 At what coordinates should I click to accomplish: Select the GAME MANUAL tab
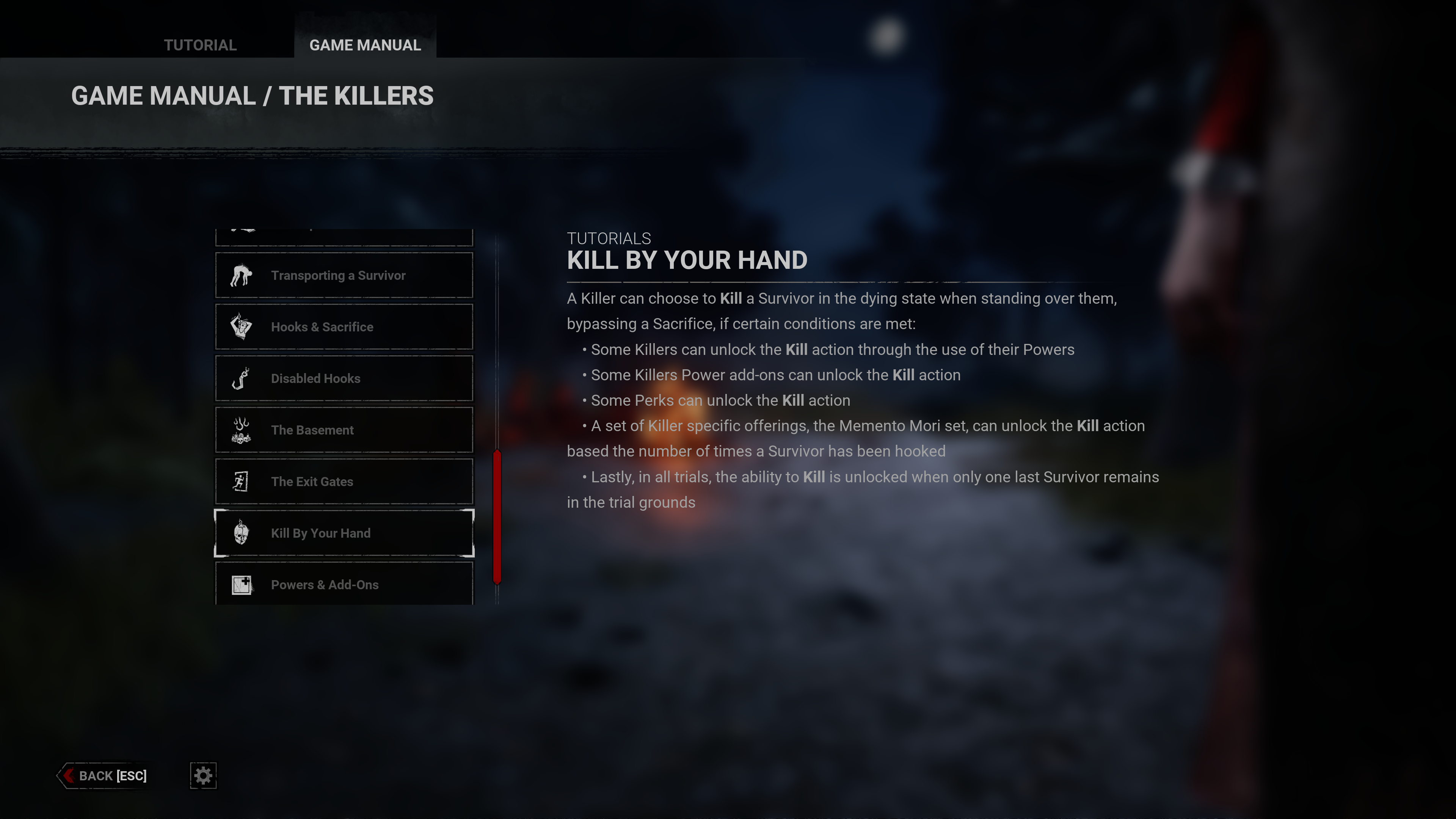[364, 45]
